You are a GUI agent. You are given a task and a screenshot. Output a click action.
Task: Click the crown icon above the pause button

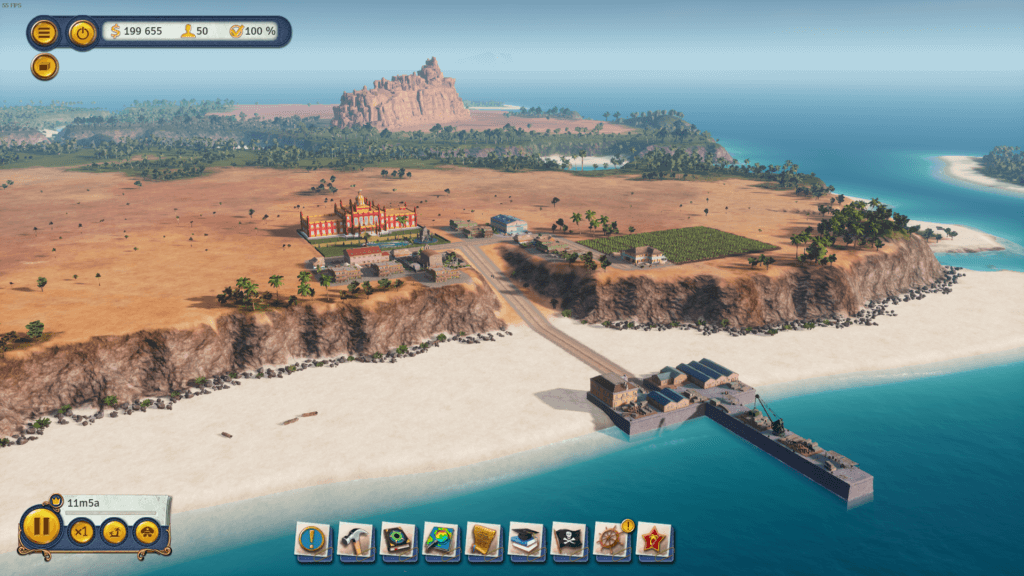click(55, 499)
